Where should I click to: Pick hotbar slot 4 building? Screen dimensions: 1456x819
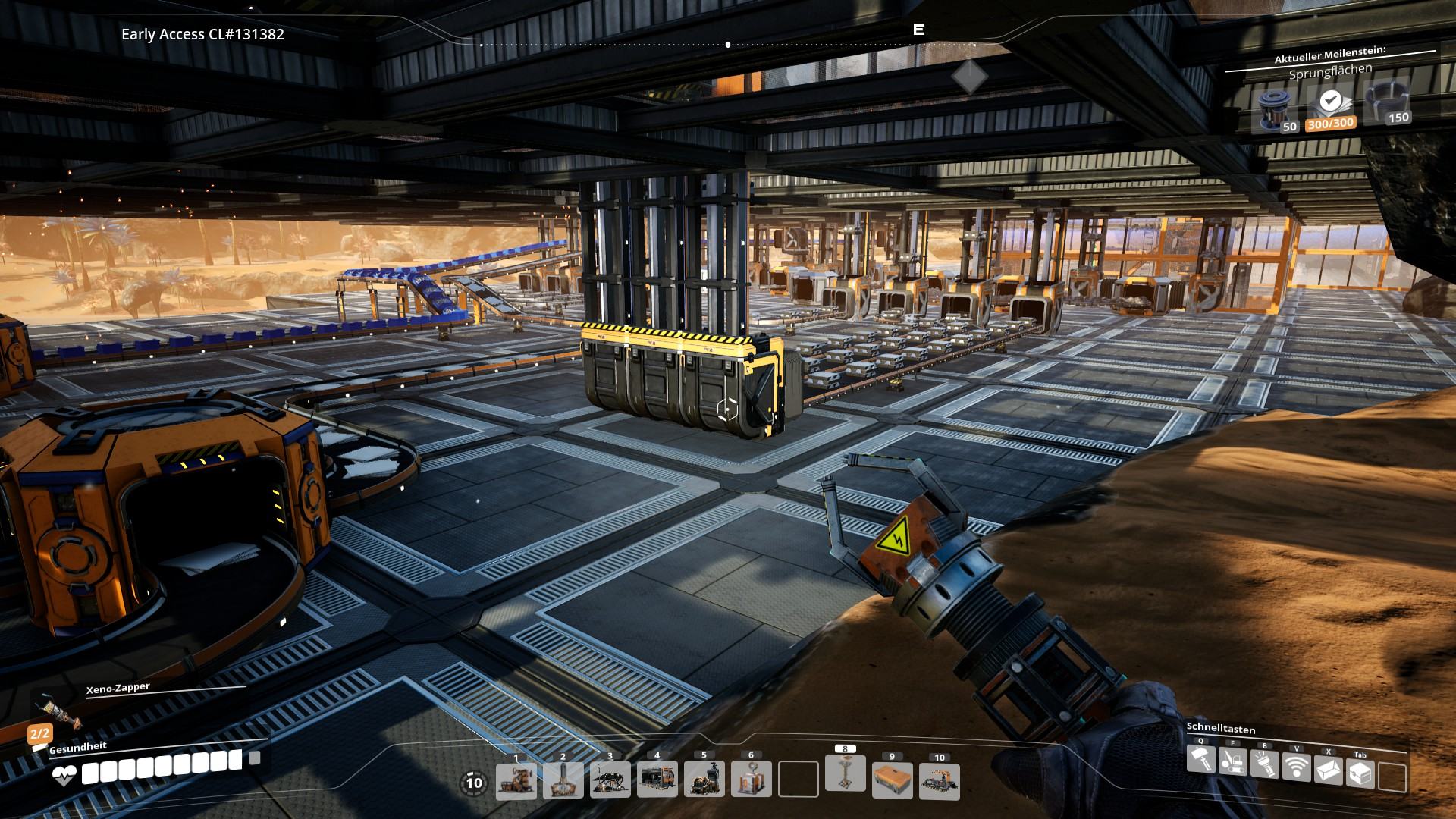click(x=657, y=779)
